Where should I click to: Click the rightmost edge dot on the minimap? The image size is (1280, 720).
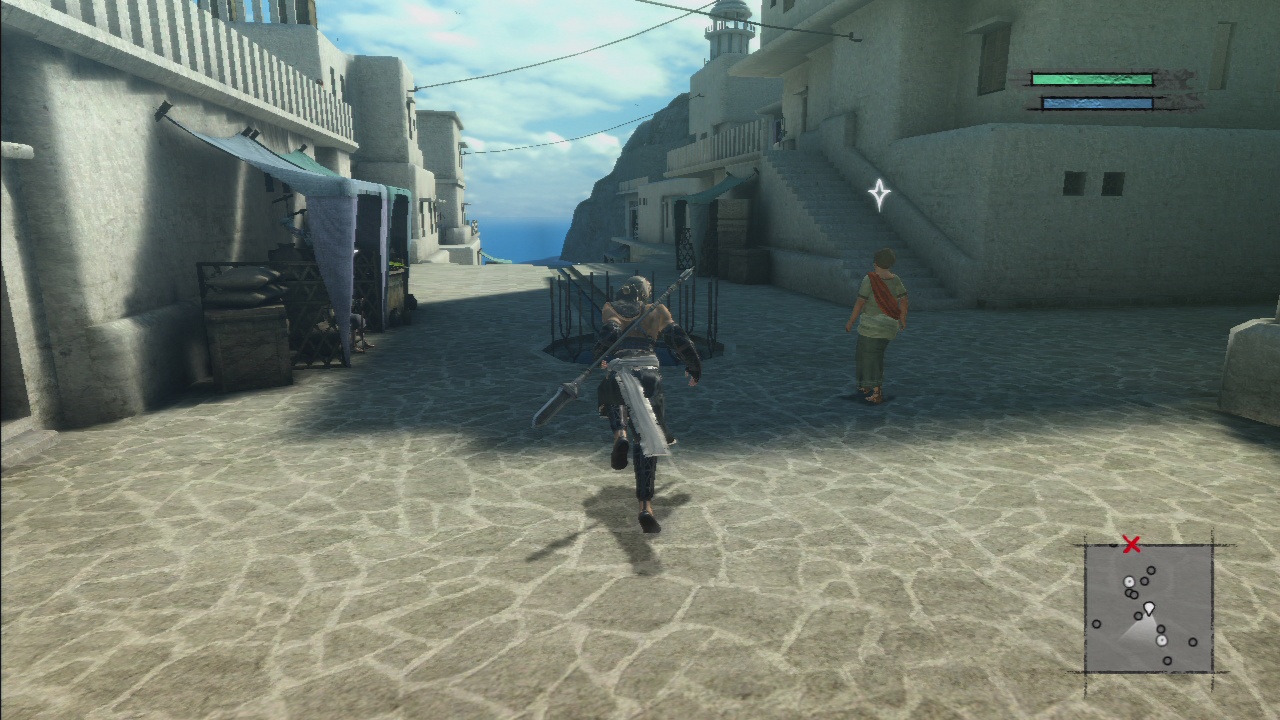[1193, 642]
